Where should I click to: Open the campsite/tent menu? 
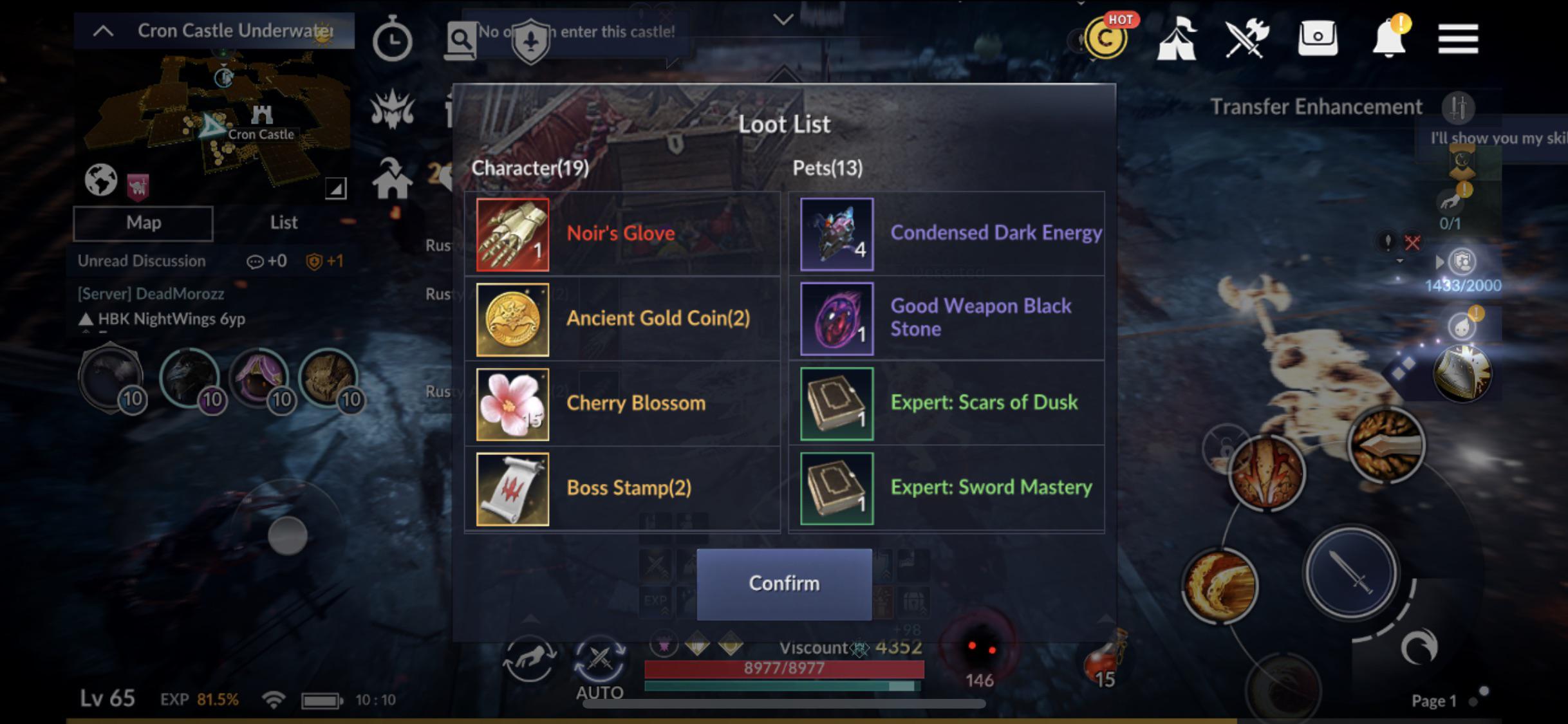[1178, 39]
